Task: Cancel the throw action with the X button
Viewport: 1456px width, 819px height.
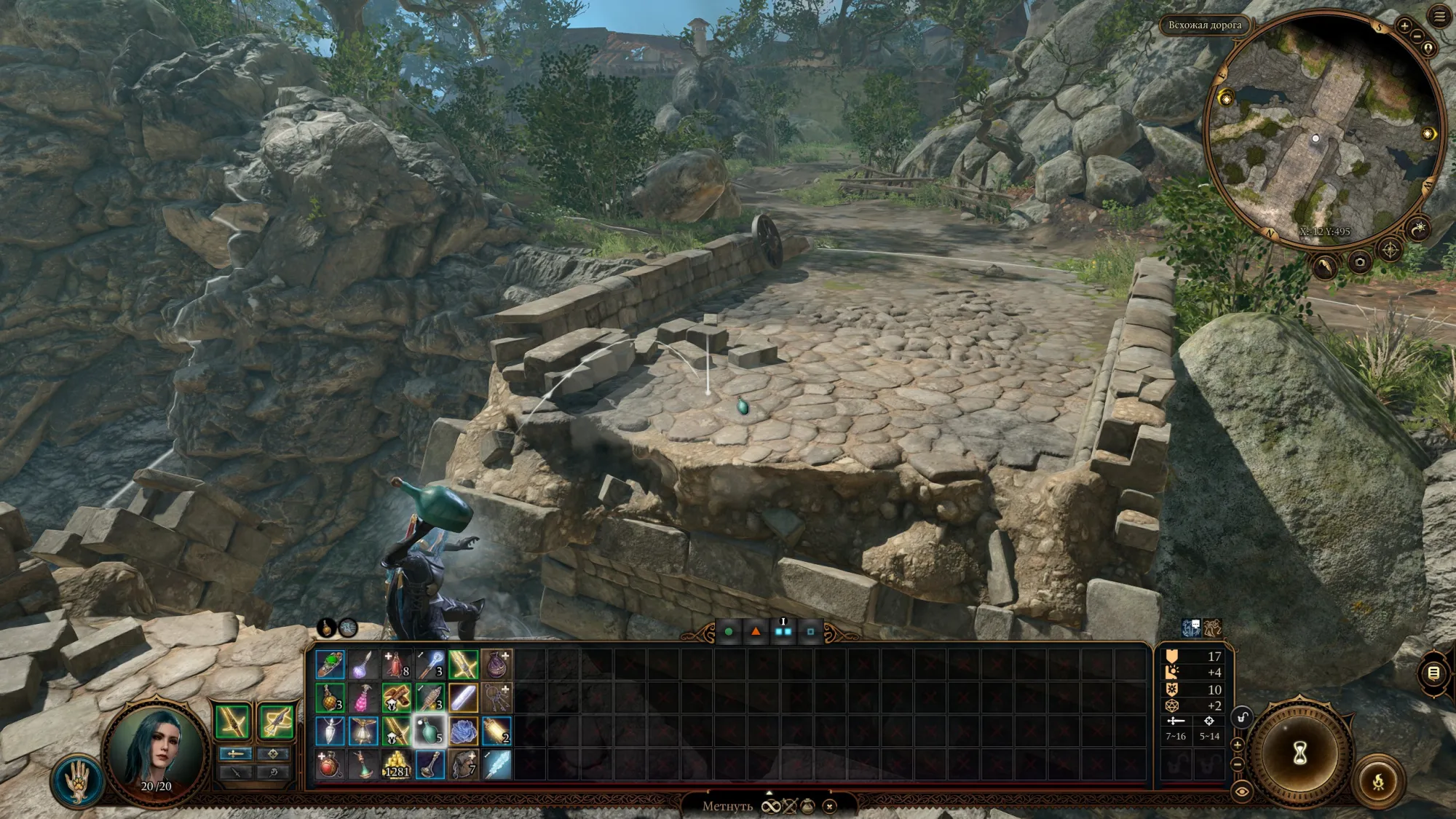Action: click(829, 806)
